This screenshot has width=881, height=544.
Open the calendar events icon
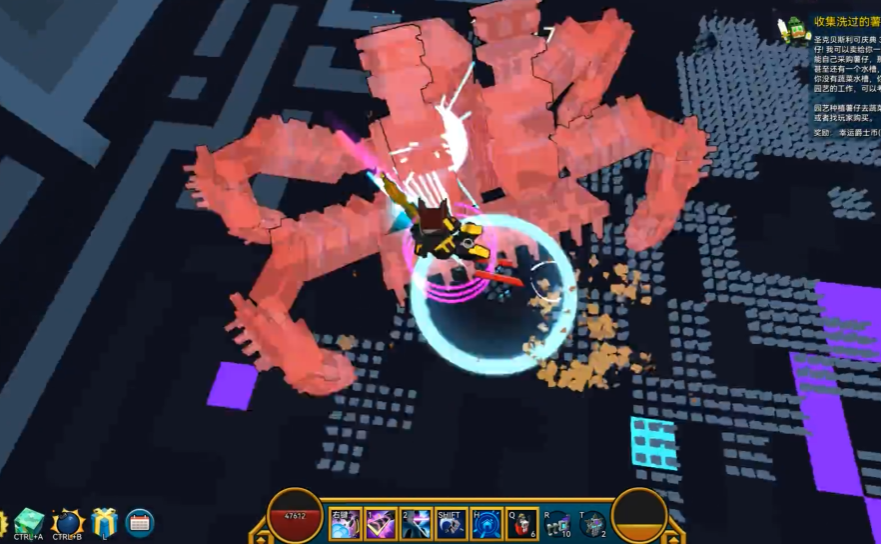(140, 522)
